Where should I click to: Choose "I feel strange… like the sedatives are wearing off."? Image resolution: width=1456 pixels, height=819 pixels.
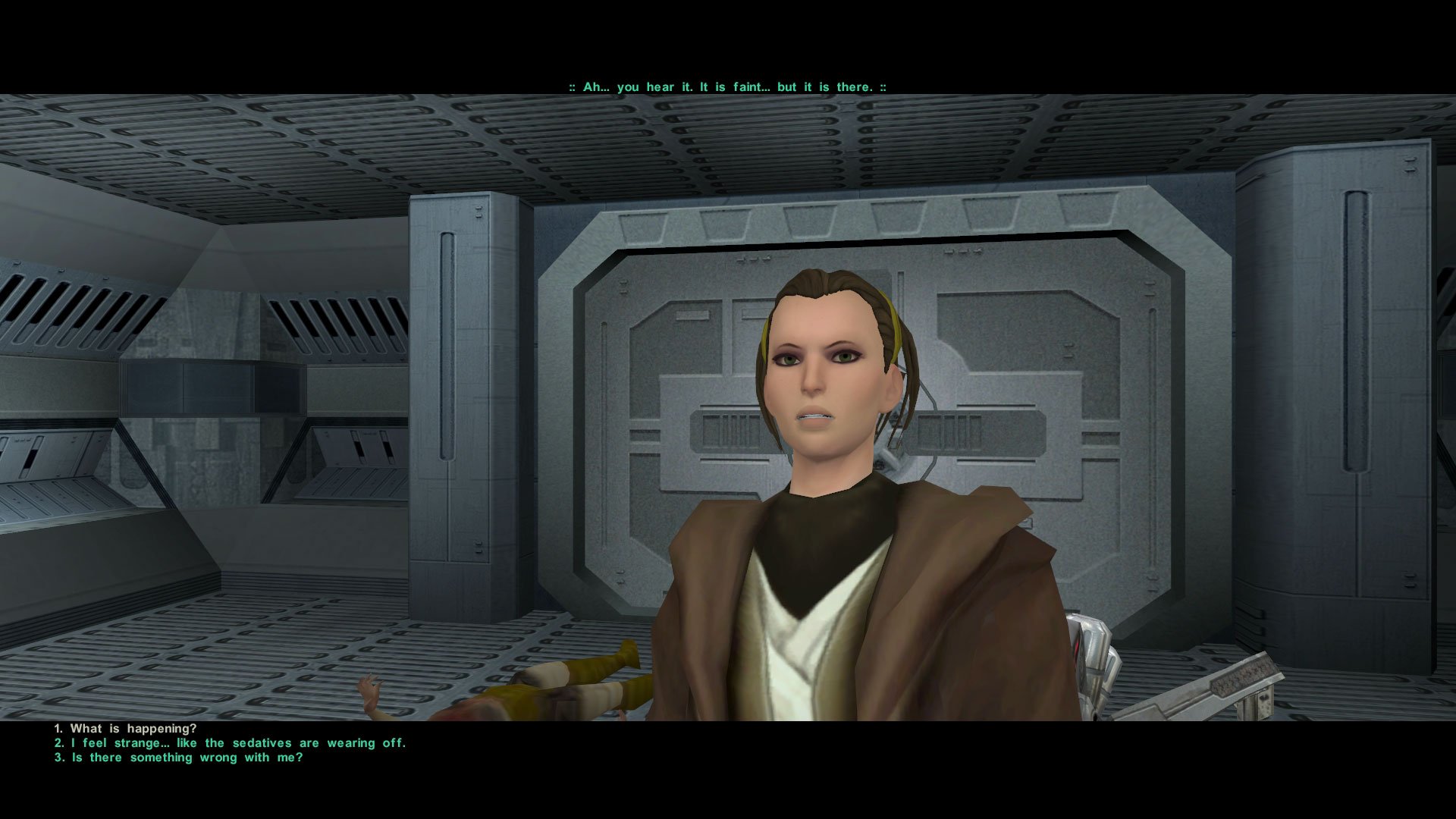click(230, 743)
